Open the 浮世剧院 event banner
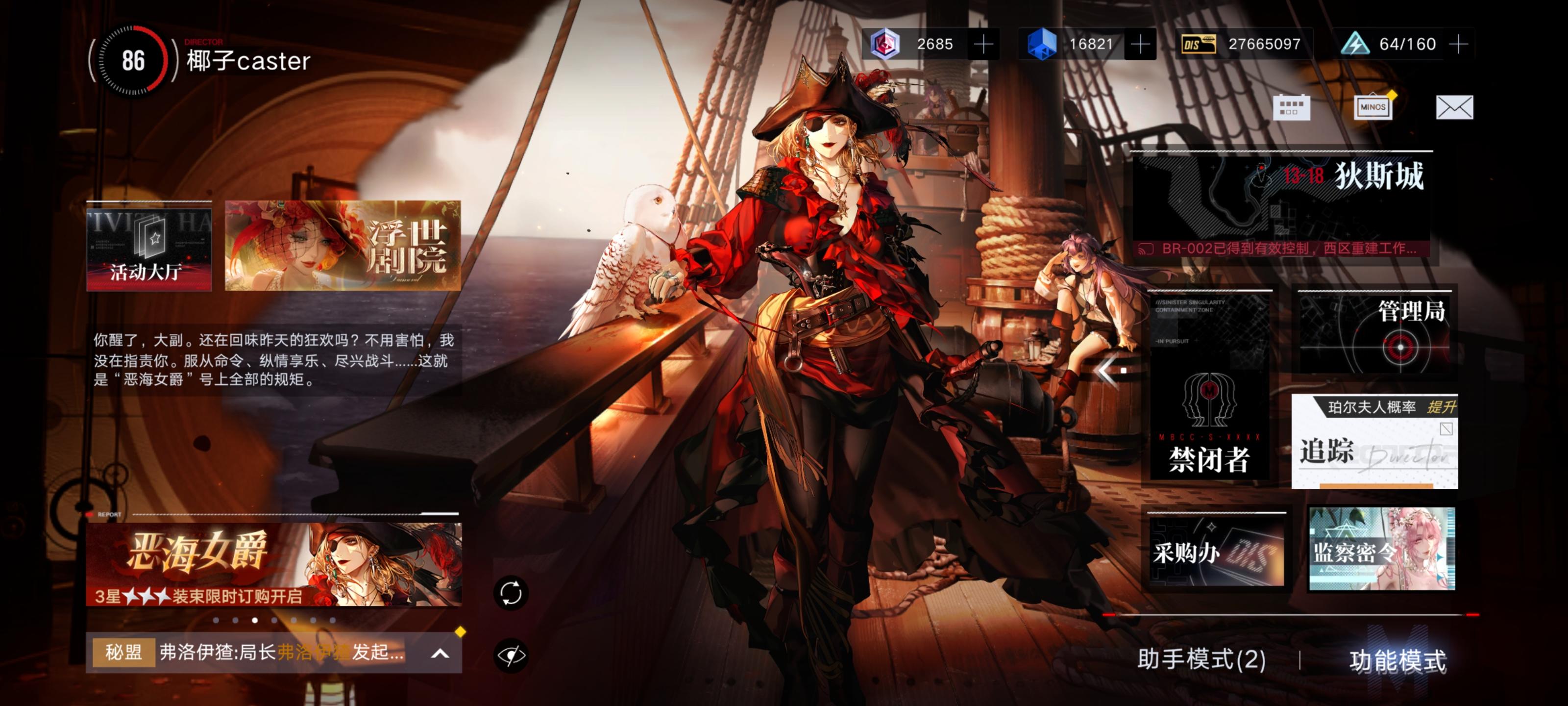The width and height of the screenshot is (1568, 706). click(343, 246)
